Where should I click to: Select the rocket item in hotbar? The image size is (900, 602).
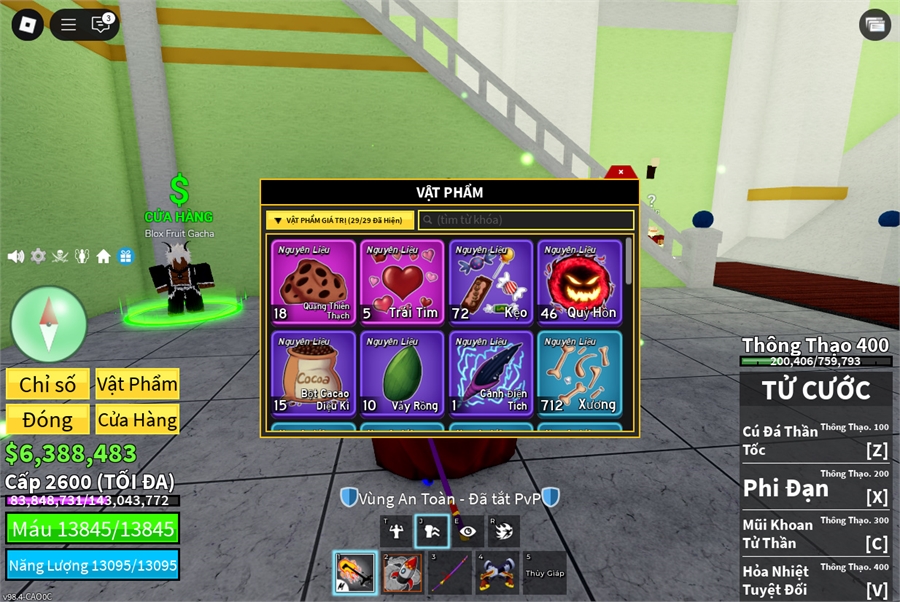coord(402,573)
